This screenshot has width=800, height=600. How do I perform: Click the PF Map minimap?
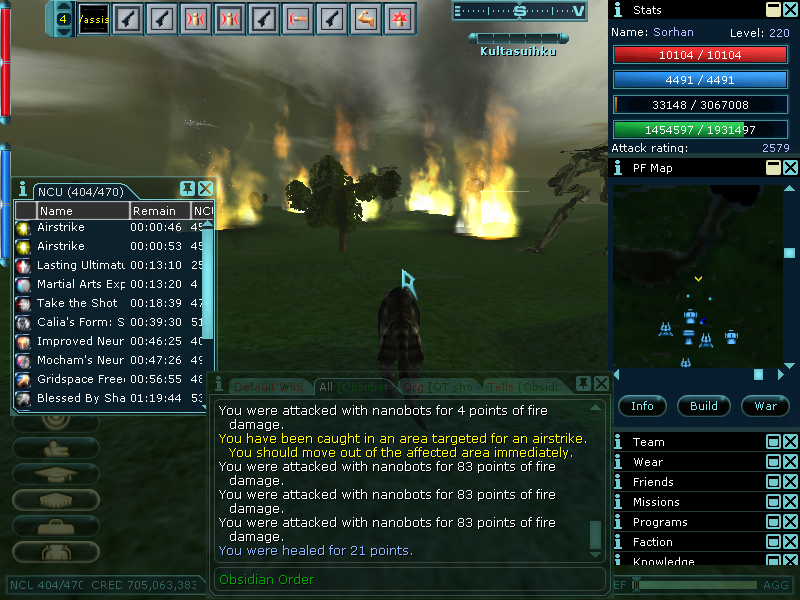tap(698, 271)
